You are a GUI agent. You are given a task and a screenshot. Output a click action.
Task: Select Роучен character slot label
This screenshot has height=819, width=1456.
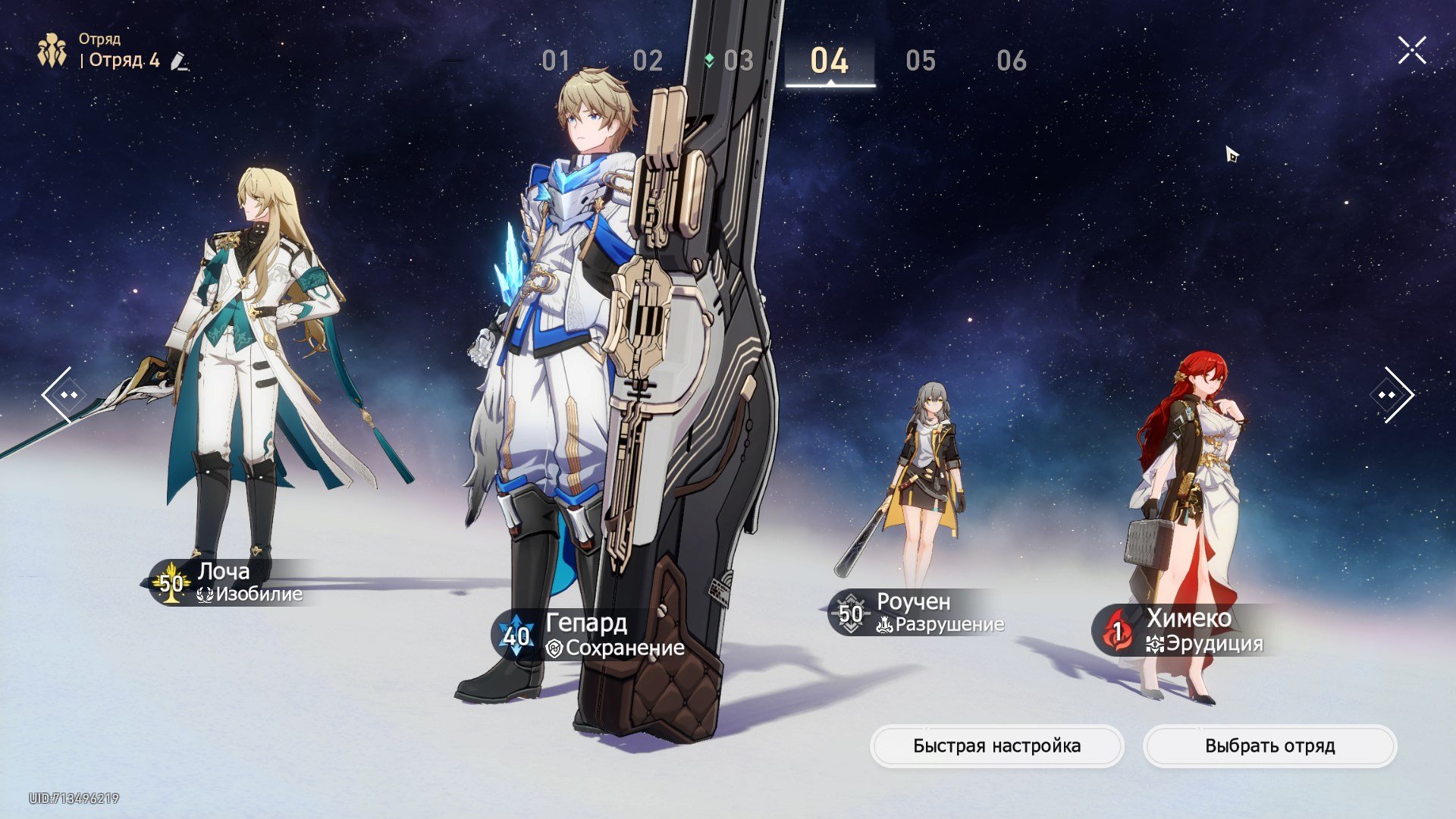click(918, 613)
